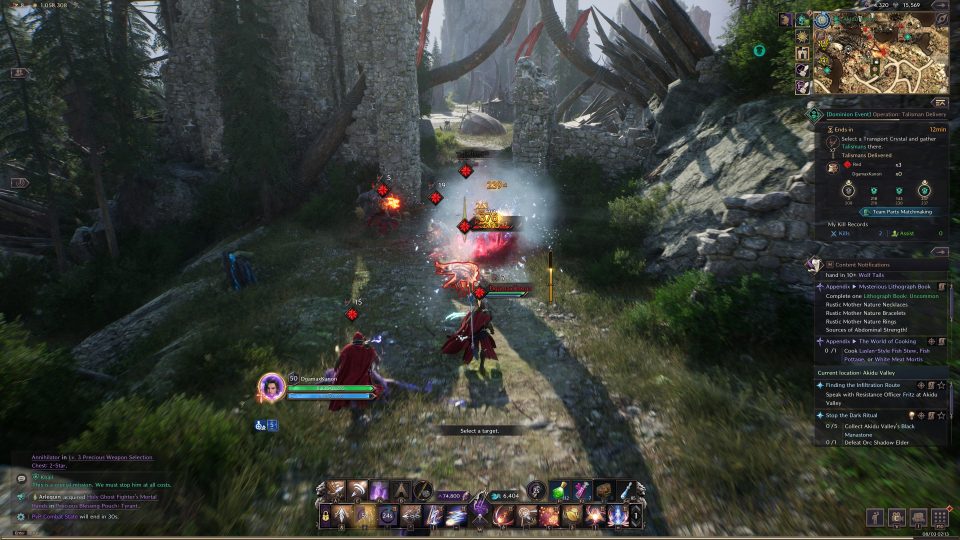
Task: Click the skill locked with a padlock
Action: 326,515
